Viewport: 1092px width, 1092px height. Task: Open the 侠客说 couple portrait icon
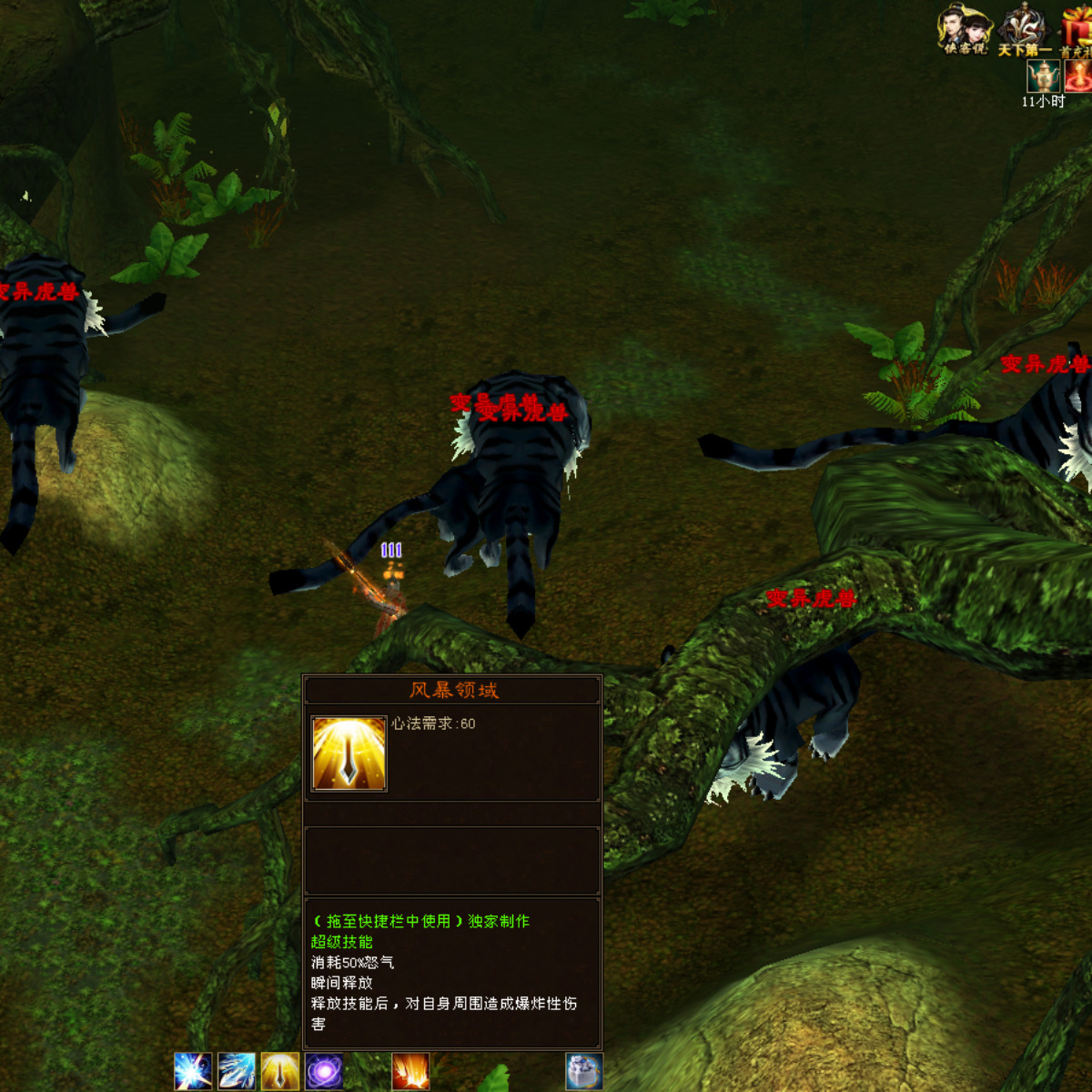(x=964, y=30)
